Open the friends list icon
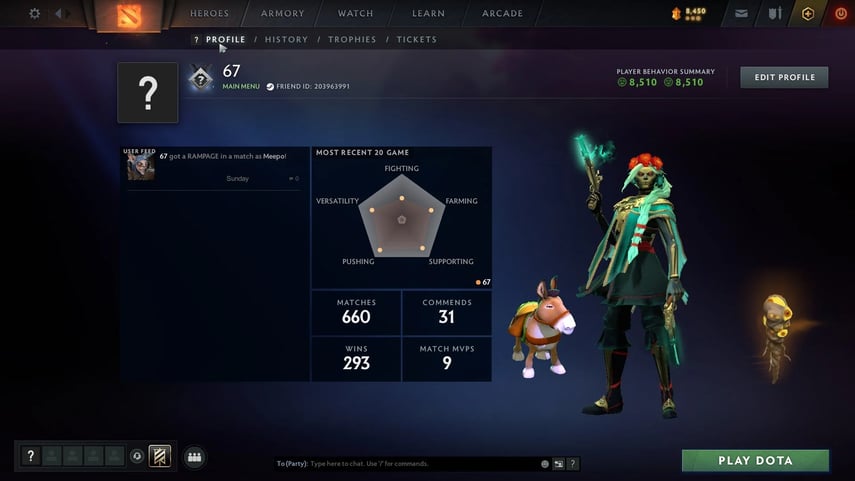 [x=194, y=457]
